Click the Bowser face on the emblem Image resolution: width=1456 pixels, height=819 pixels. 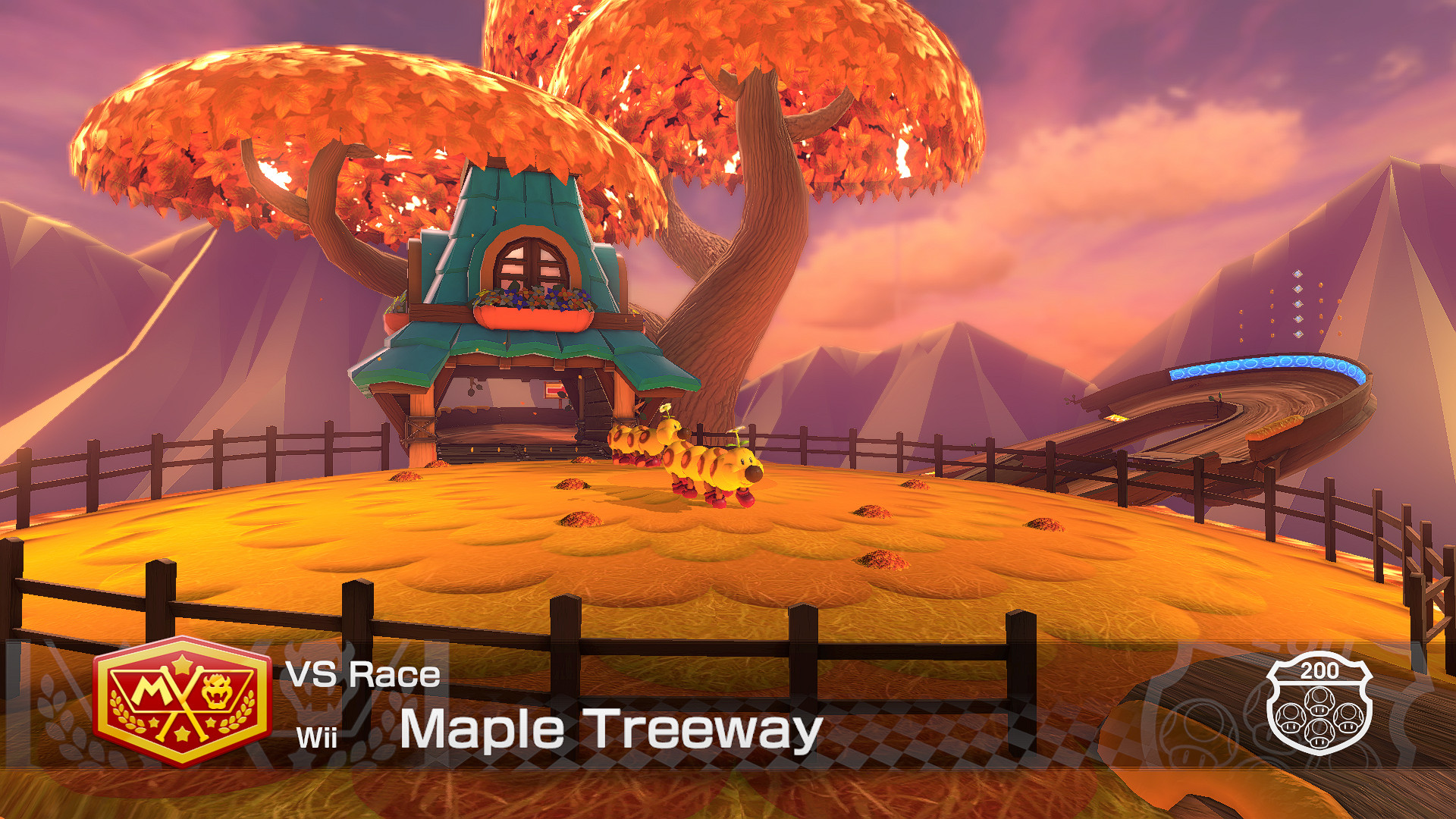[218, 692]
